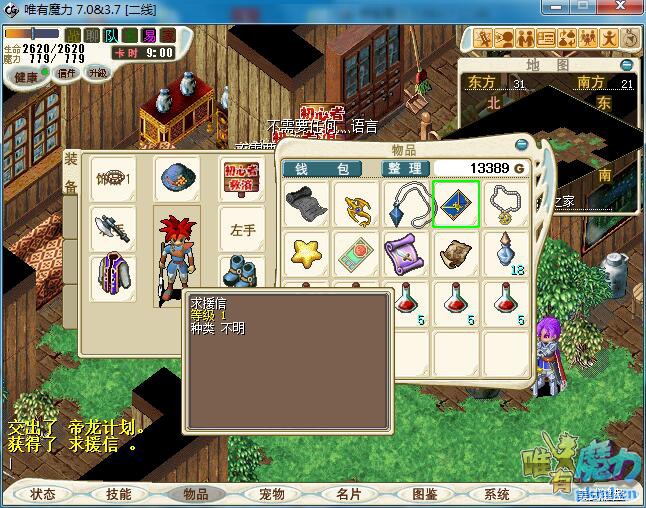
Task: Select the yellow star item slot
Action: [306, 253]
